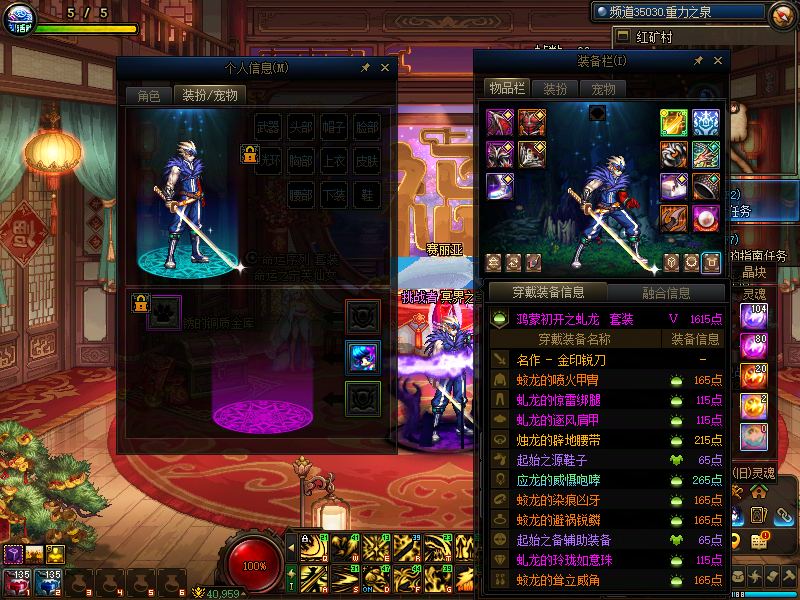
Task: Open the 装扮/宠物 tab in character info
Action: 209,96
